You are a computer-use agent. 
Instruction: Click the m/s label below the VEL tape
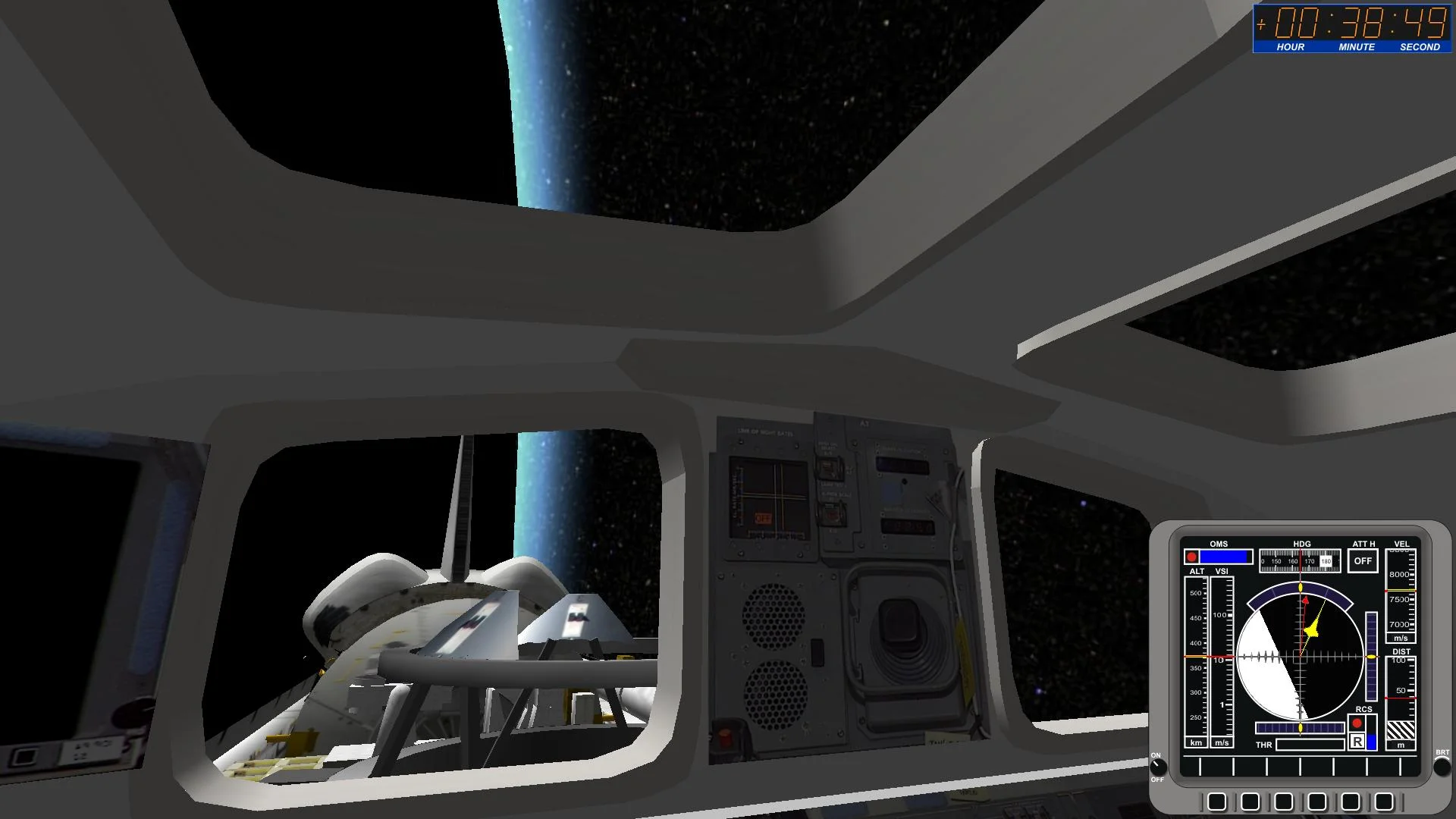coord(1401,638)
